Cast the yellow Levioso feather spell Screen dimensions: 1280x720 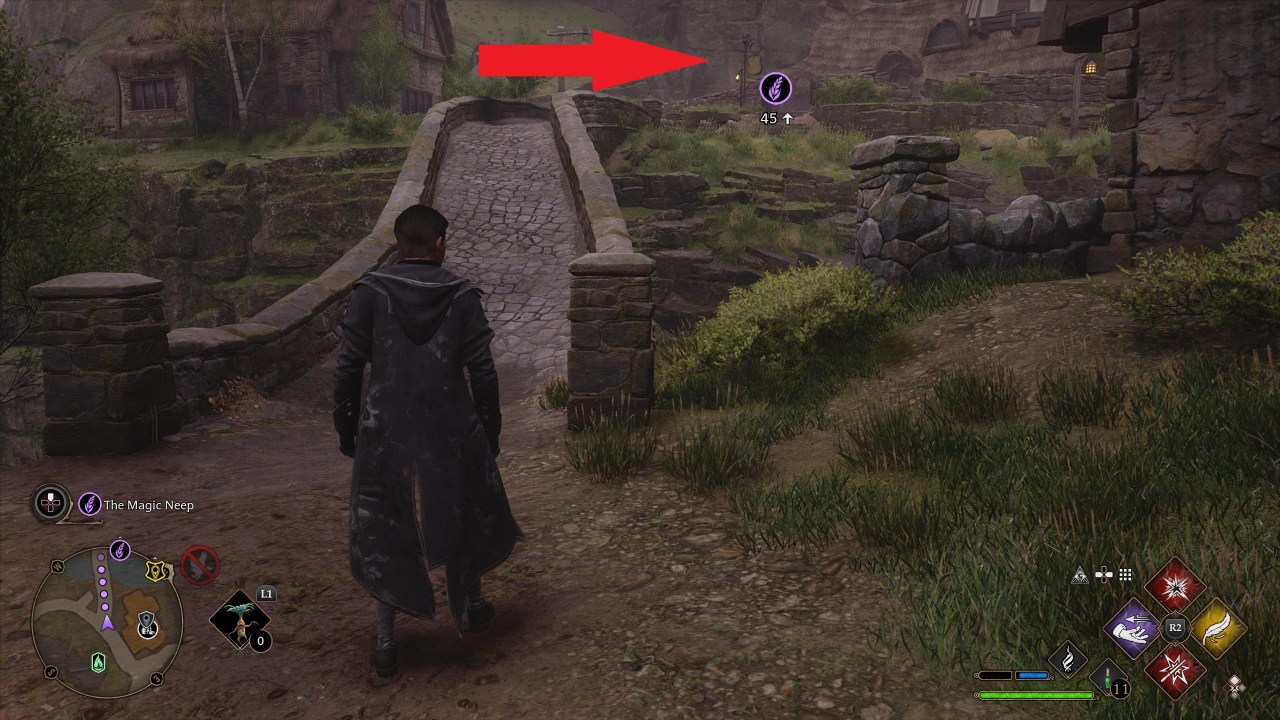(x=1218, y=630)
